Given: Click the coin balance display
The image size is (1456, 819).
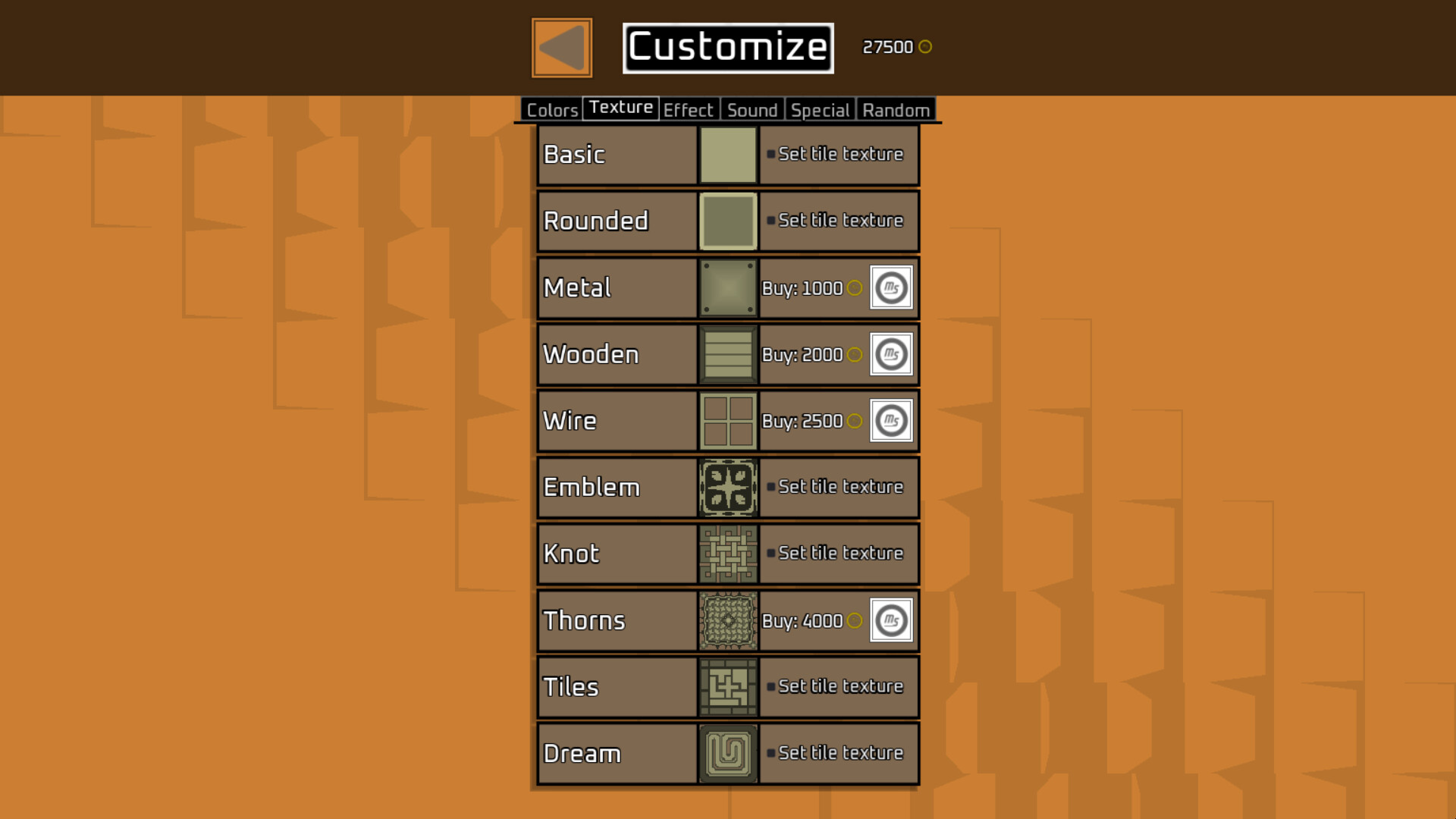Looking at the screenshot, I should (x=895, y=46).
